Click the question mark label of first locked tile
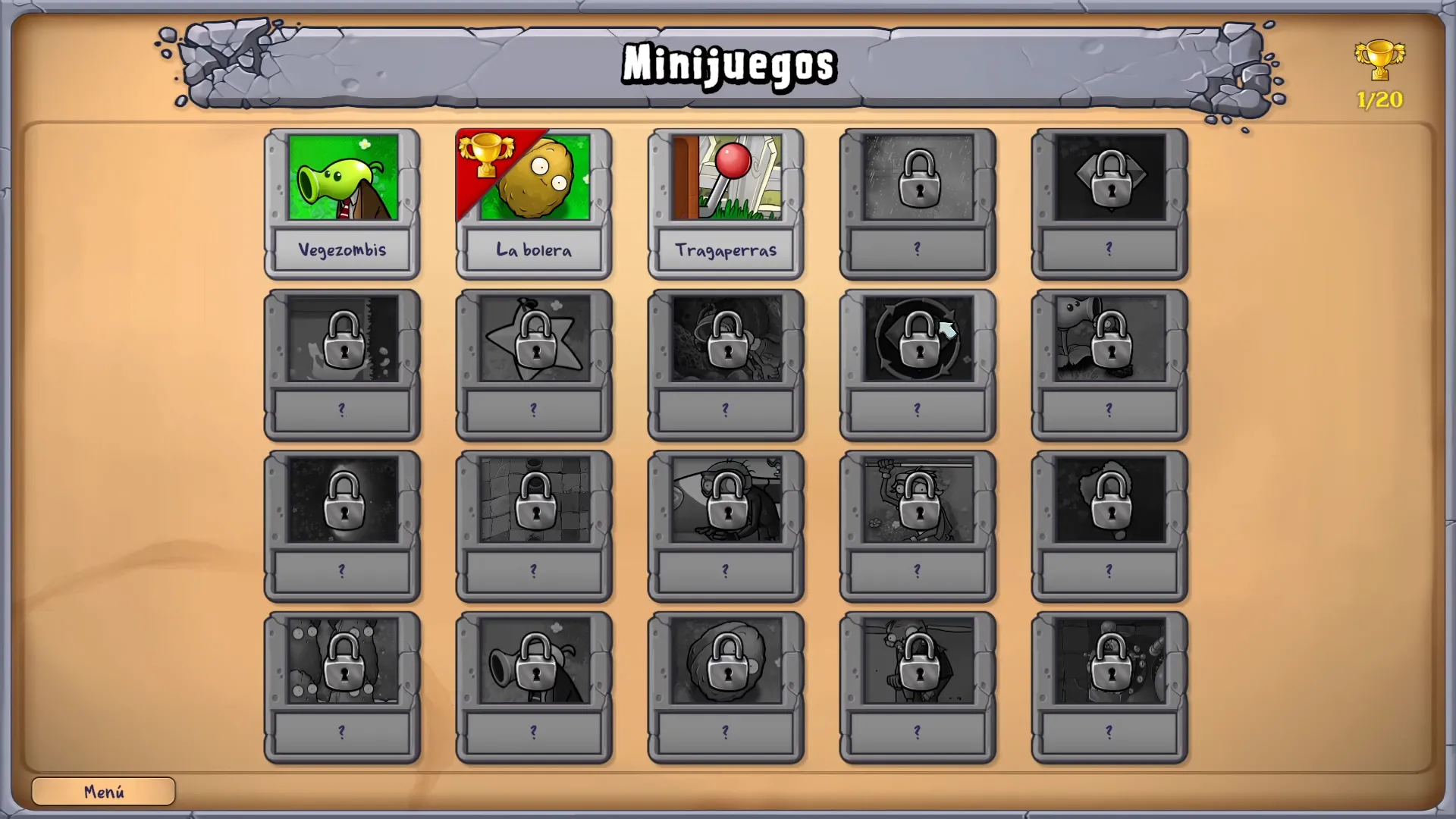 coord(918,249)
